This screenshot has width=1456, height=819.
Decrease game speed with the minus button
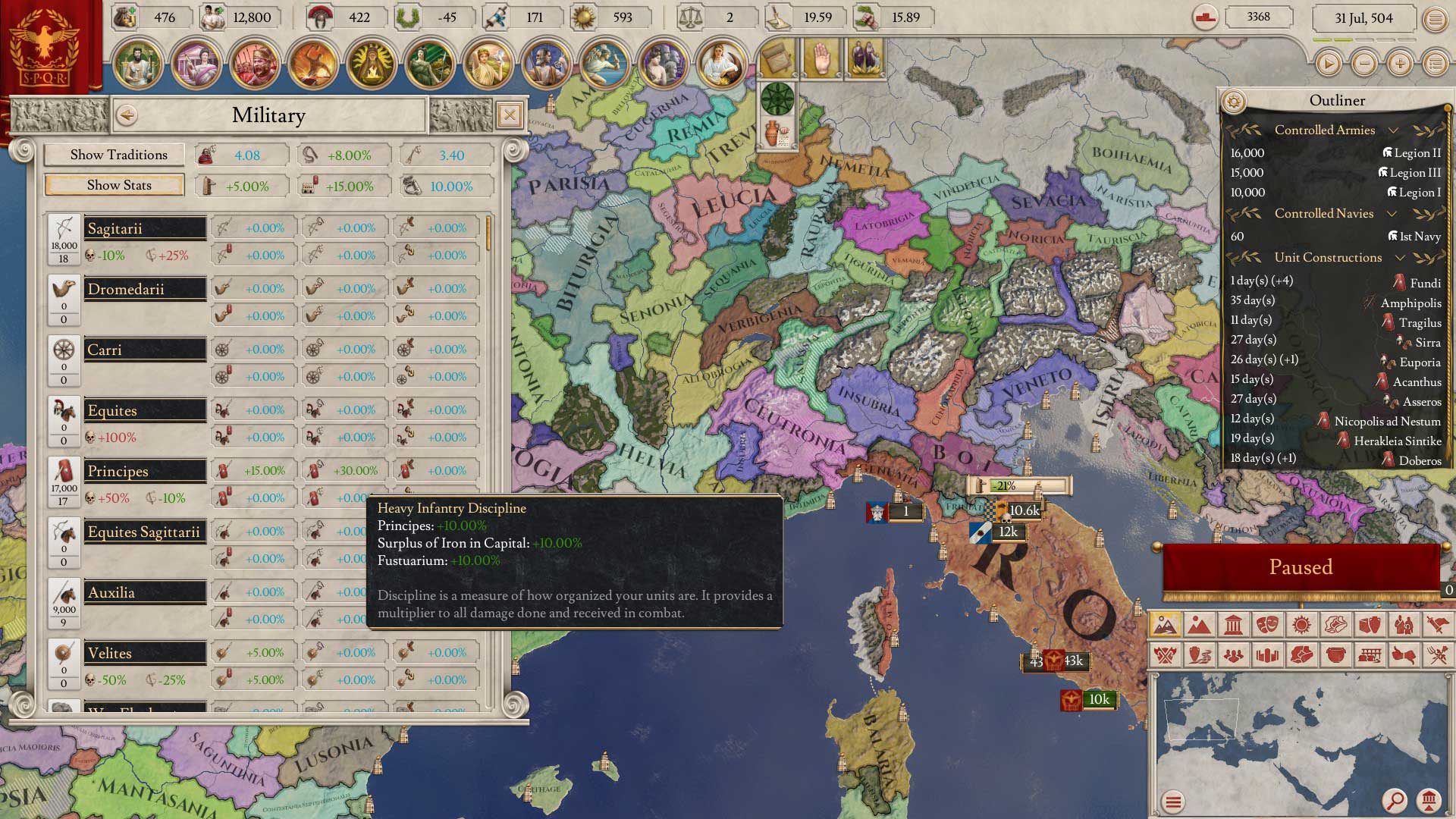[1364, 64]
